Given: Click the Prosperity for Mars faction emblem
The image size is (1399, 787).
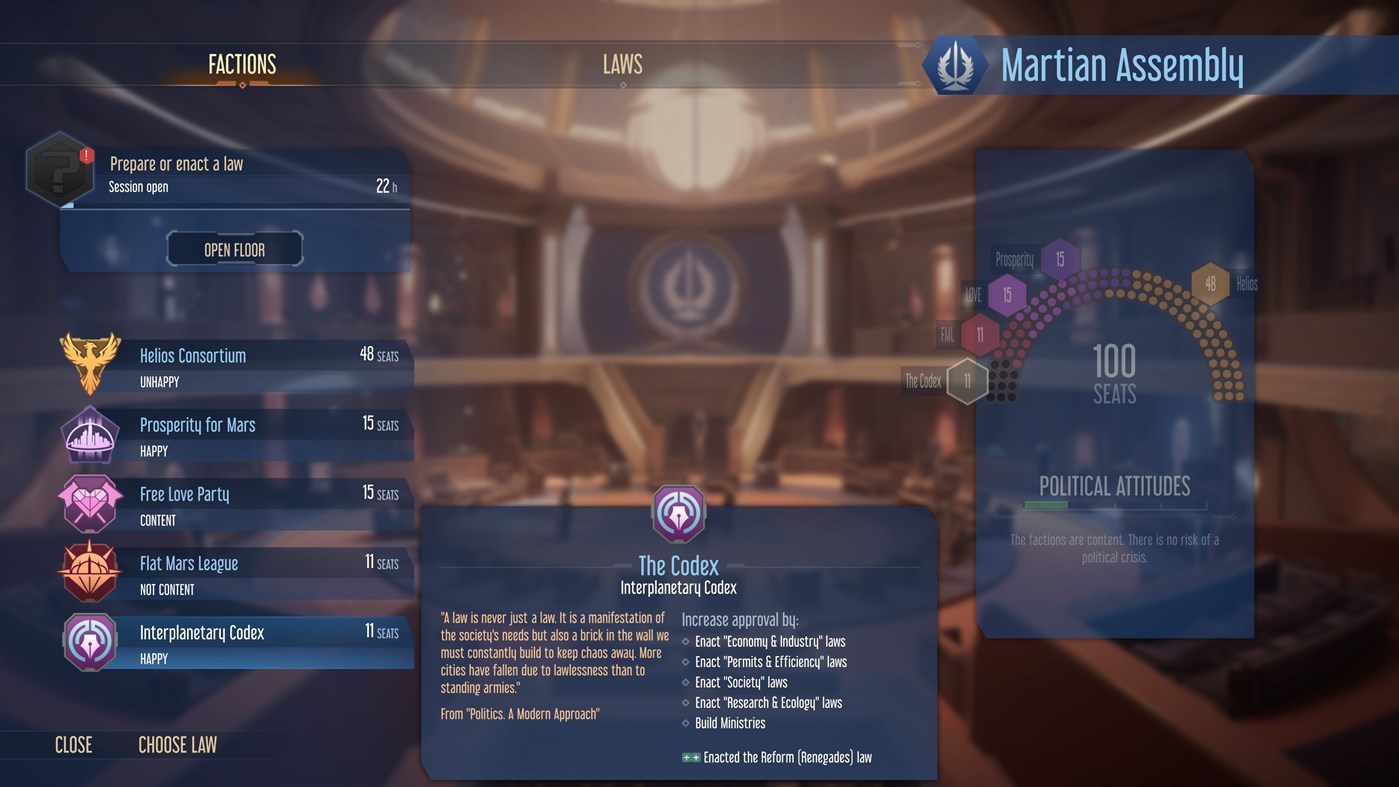Looking at the screenshot, I should tap(90, 433).
